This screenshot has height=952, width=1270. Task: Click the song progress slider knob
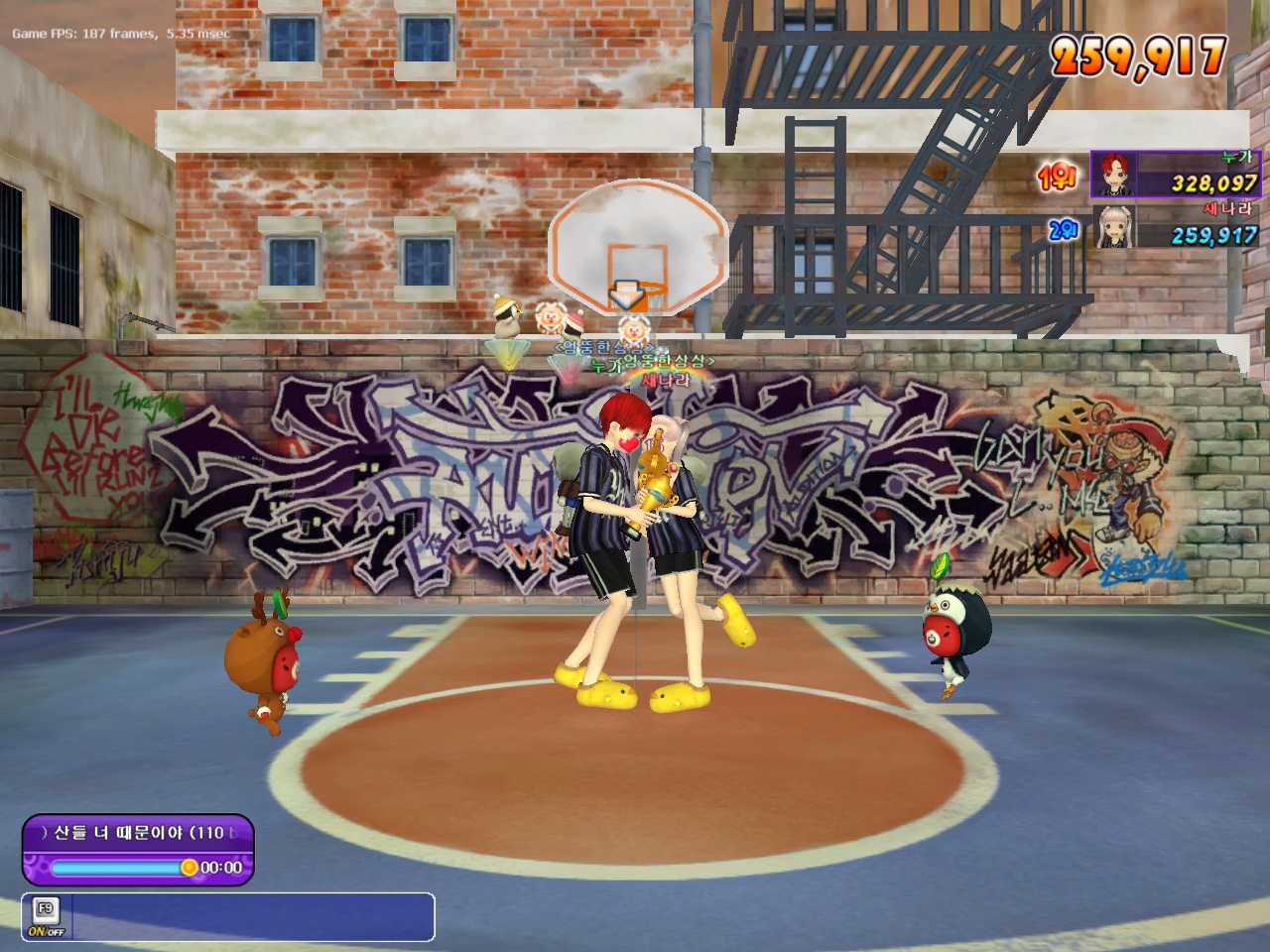189,868
